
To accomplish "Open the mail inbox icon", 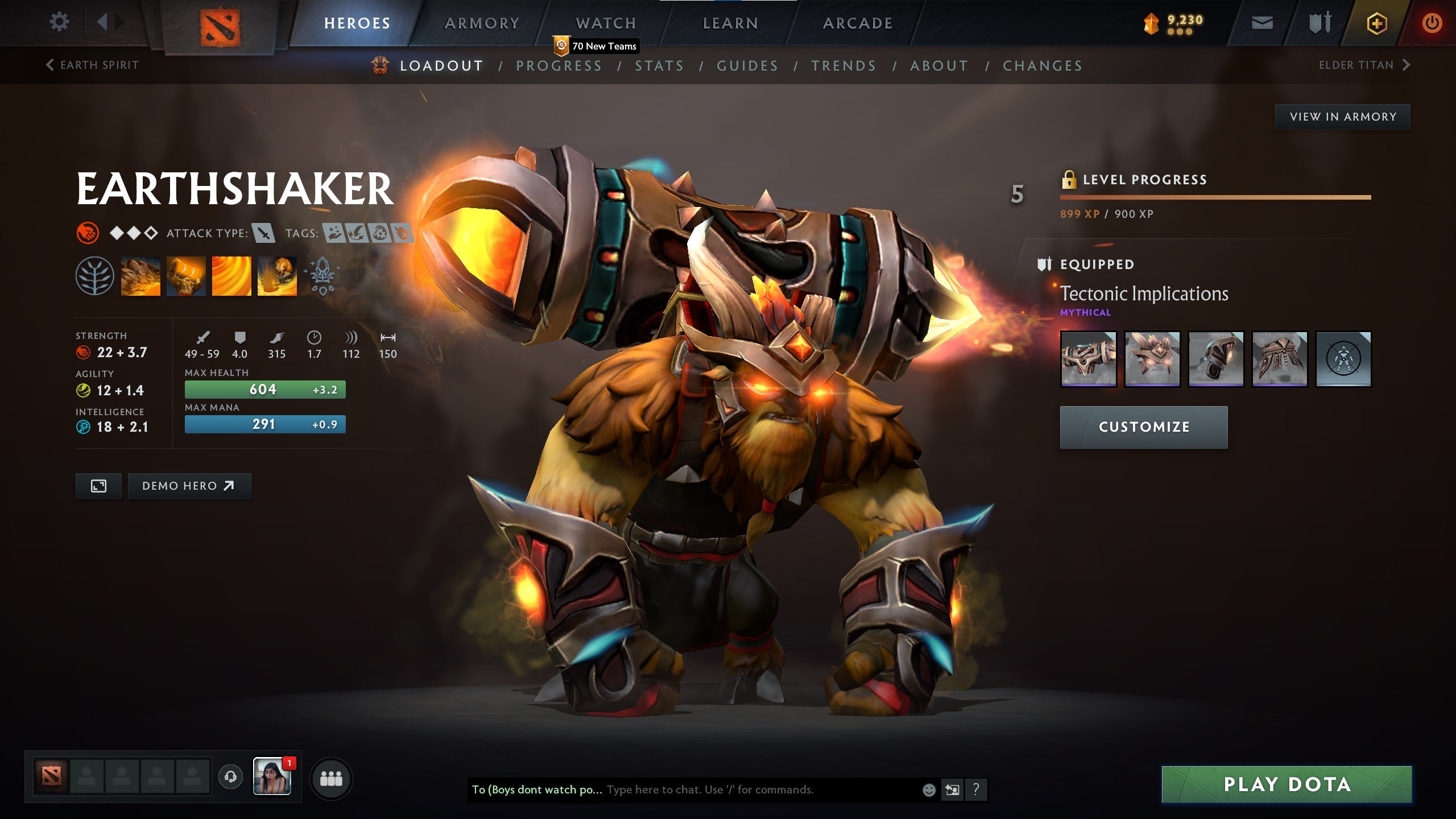I will (1261, 23).
